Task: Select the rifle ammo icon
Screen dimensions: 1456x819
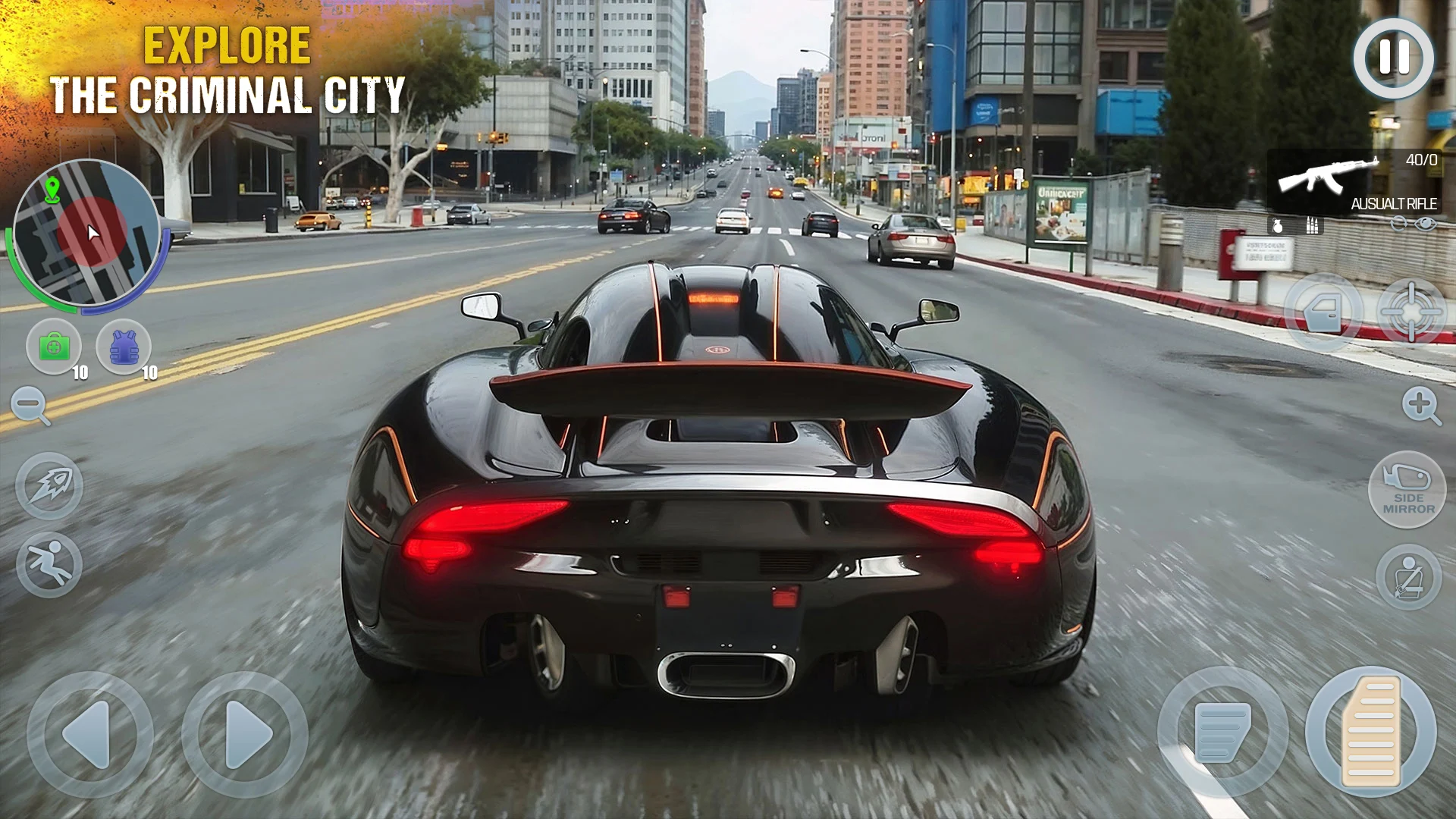Action: click(1312, 225)
